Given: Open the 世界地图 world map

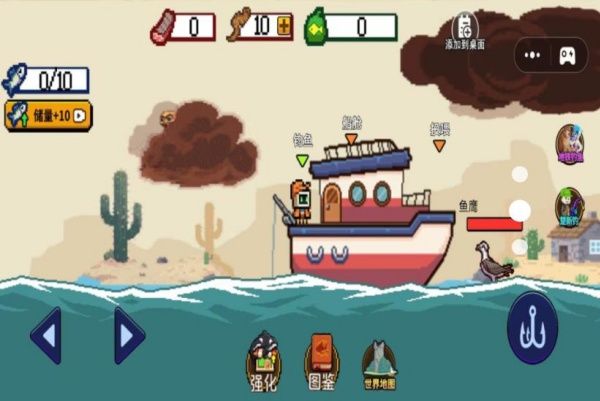Looking at the screenshot, I should (x=378, y=364).
